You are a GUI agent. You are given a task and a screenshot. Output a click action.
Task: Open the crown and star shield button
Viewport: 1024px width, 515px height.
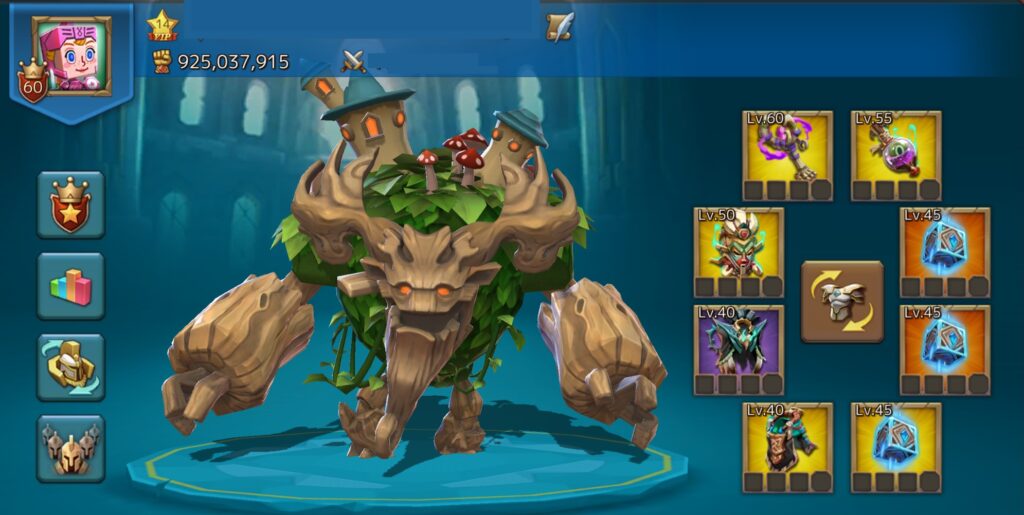[71, 205]
